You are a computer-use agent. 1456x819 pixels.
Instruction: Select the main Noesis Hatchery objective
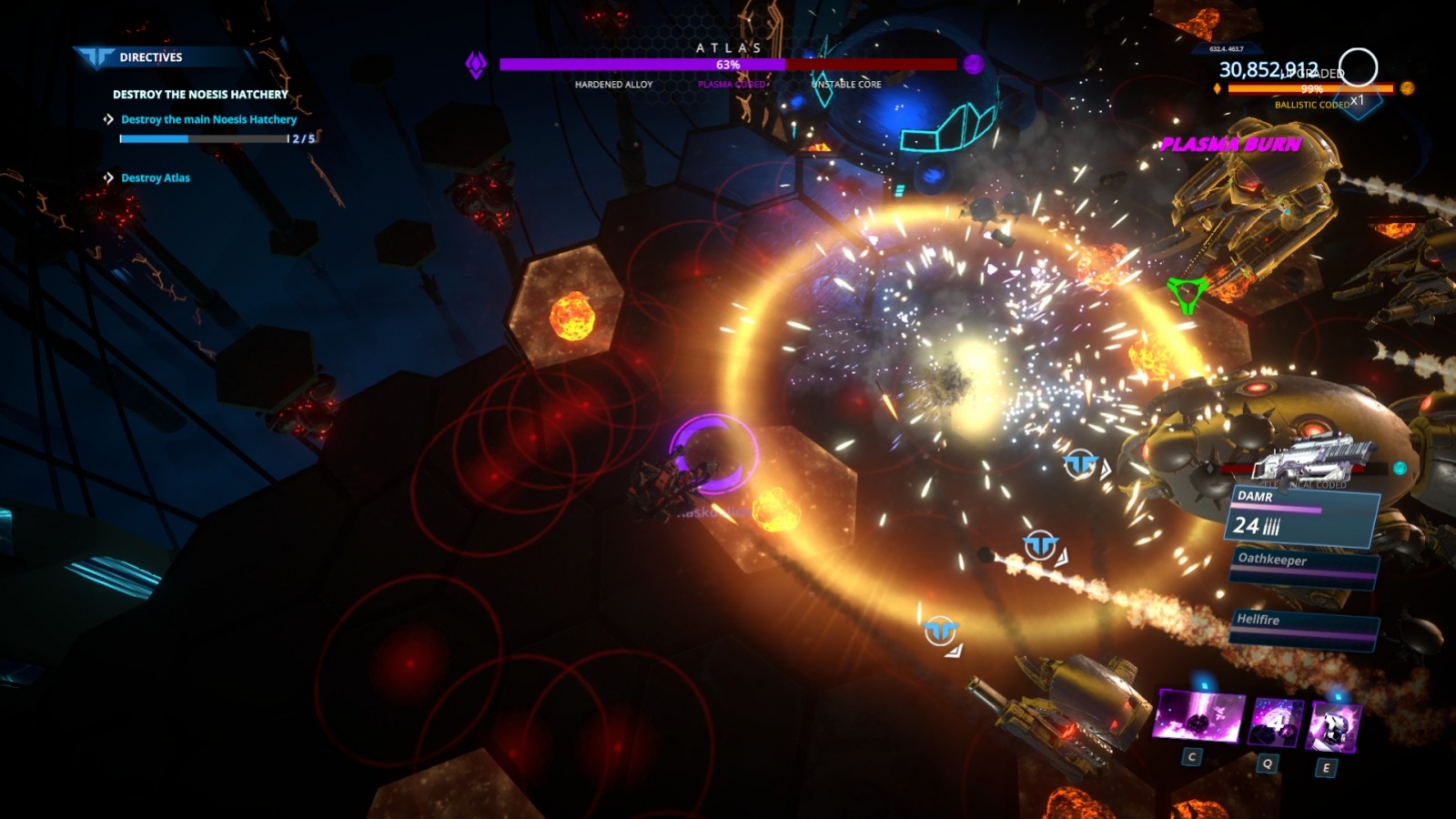coord(208,119)
